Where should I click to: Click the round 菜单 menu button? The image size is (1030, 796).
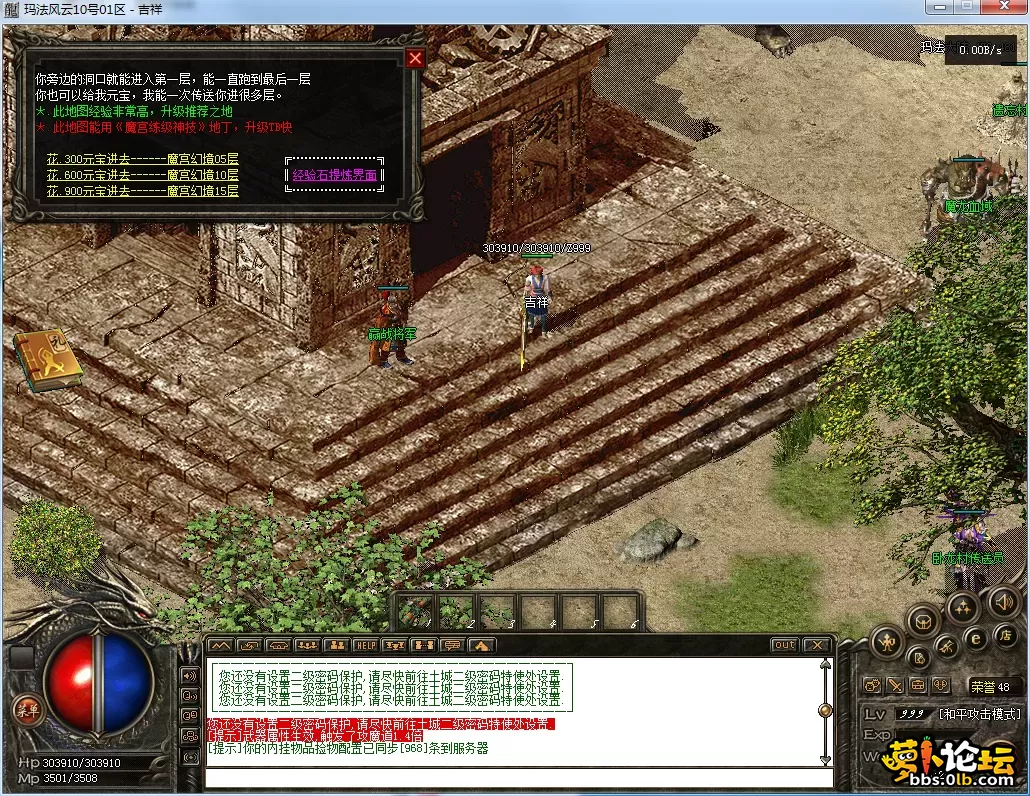[x=28, y=709]
